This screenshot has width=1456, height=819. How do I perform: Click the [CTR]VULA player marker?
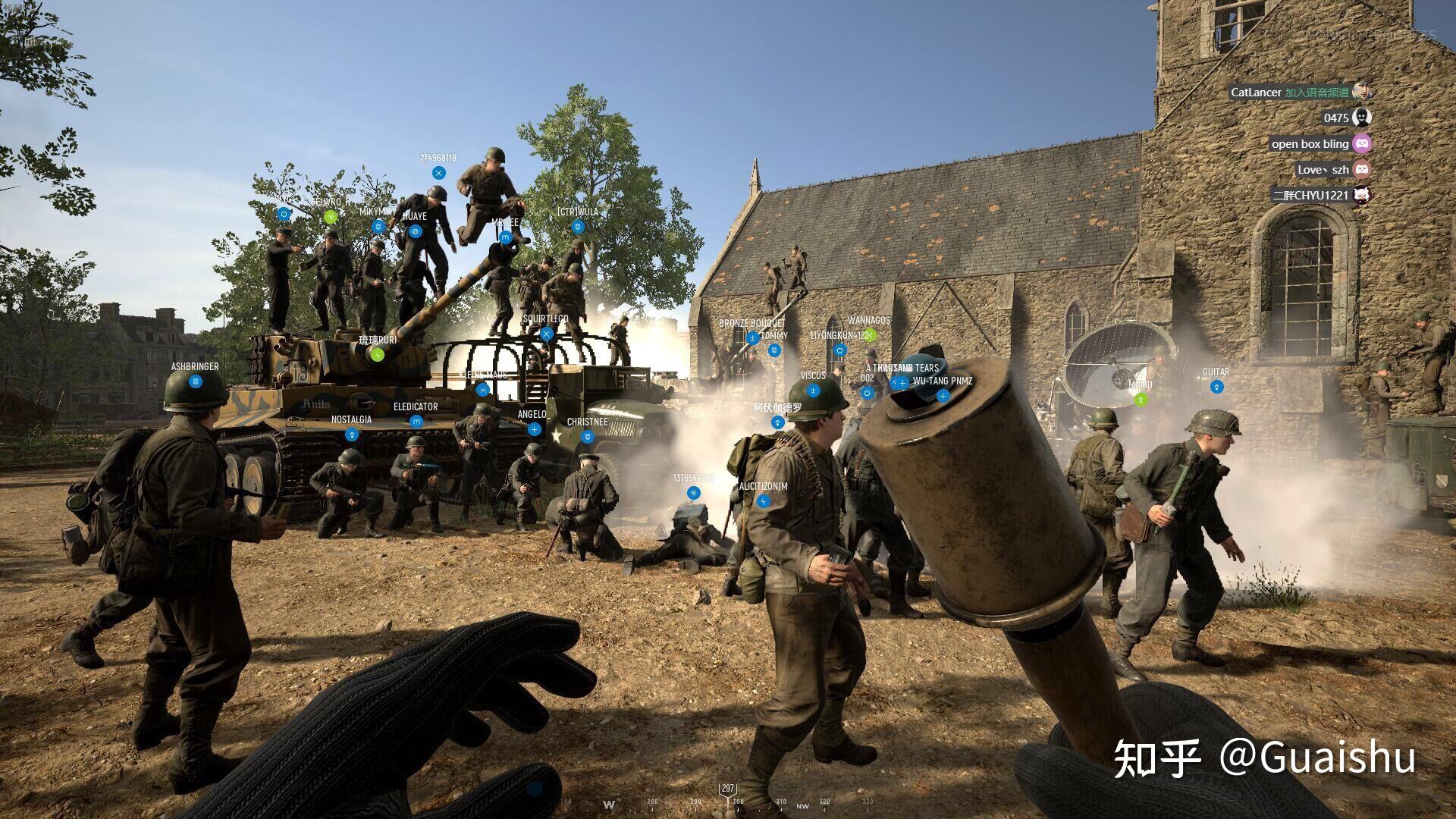coord(578,227)
